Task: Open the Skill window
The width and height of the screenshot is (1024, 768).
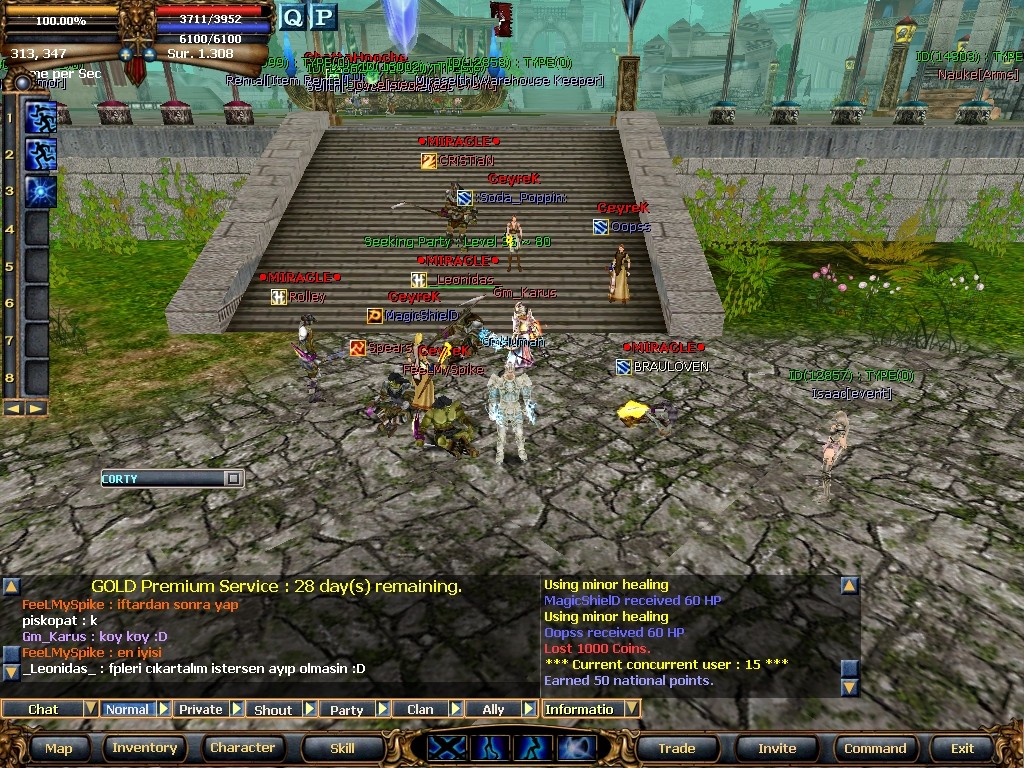Action: 342,748
